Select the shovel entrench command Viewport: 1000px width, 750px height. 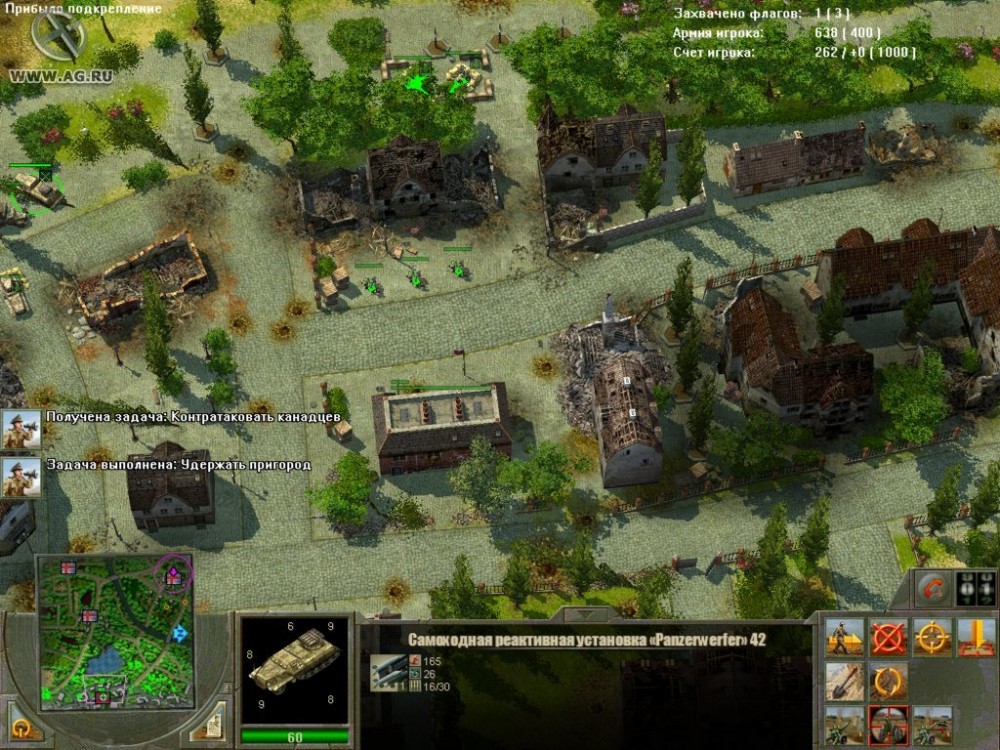[x=843, y=682]
